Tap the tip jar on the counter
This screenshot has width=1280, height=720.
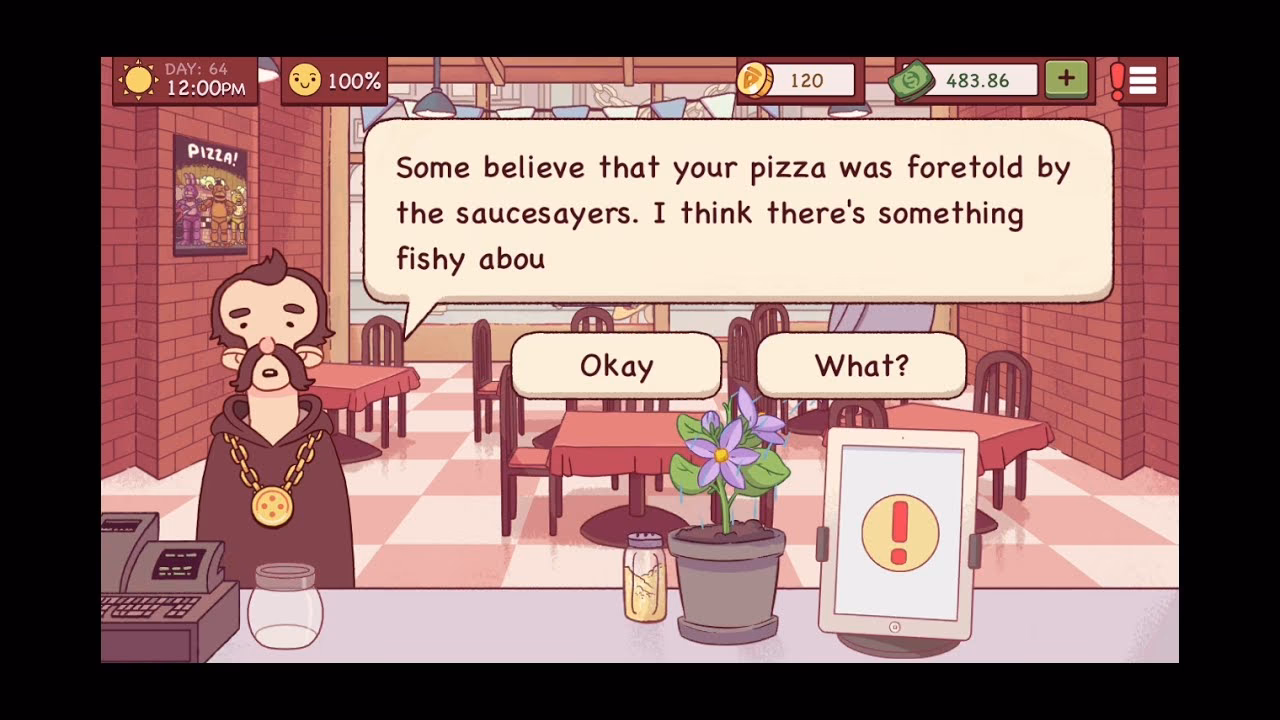[x=285, y=600]
